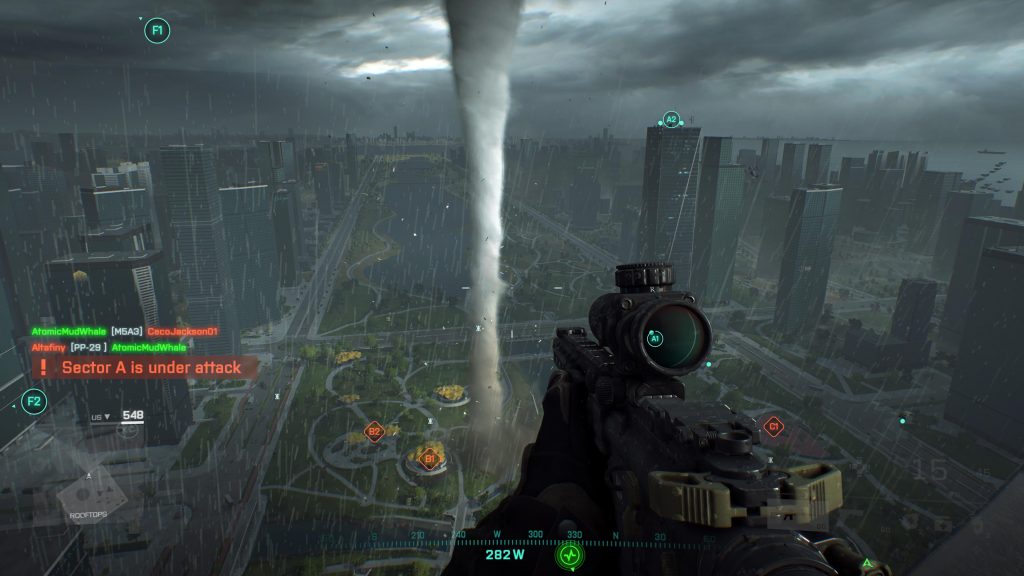Select the AtomicMudWhale M5A3 kill feed entry
Screen dimensions: 1024x576
125,331
